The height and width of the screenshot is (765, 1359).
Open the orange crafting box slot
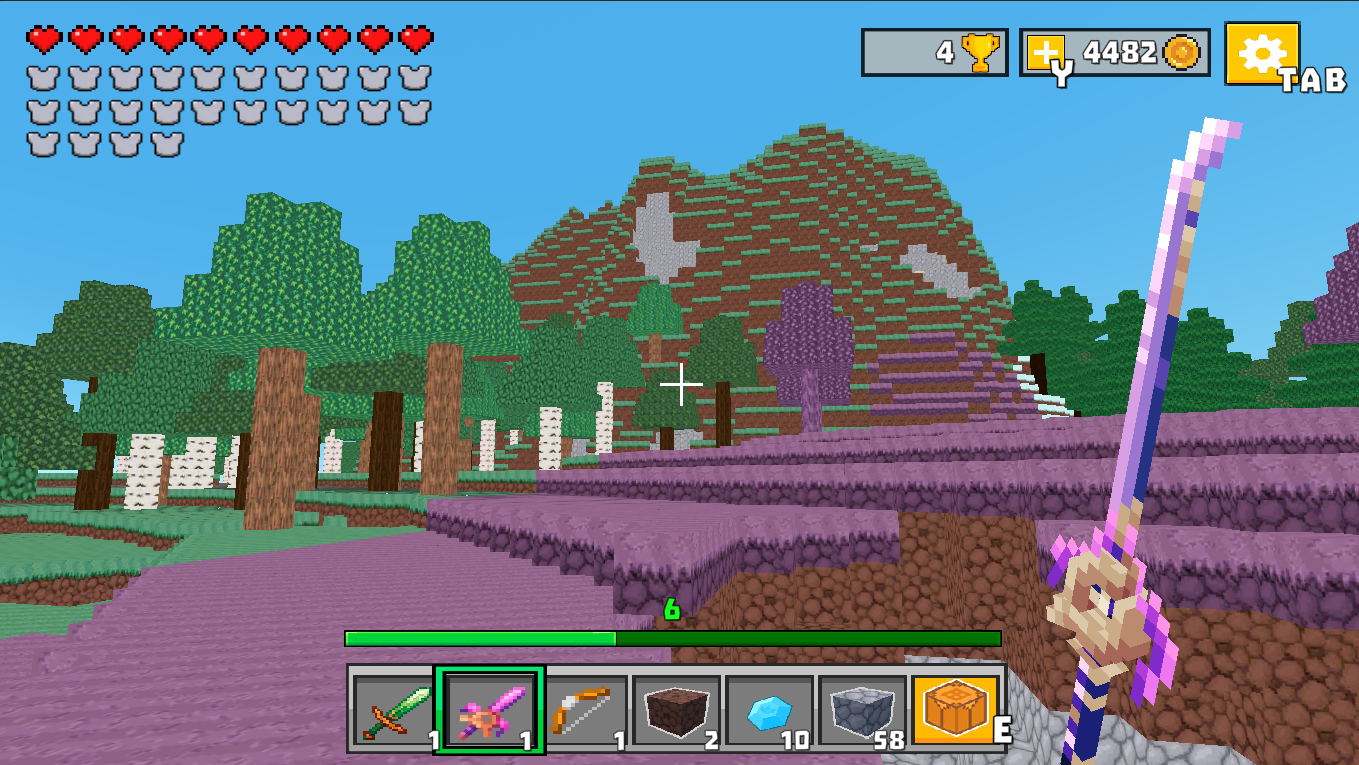coord(958,710)
